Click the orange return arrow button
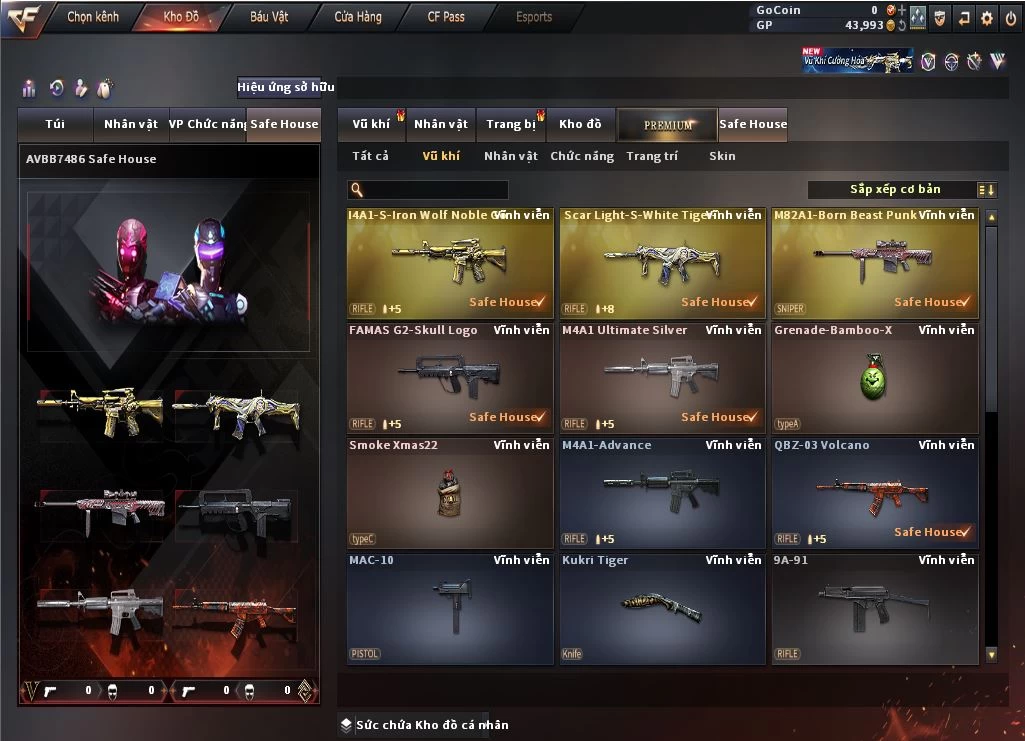This screenshot has width=1025, height=741. (964, 18)
